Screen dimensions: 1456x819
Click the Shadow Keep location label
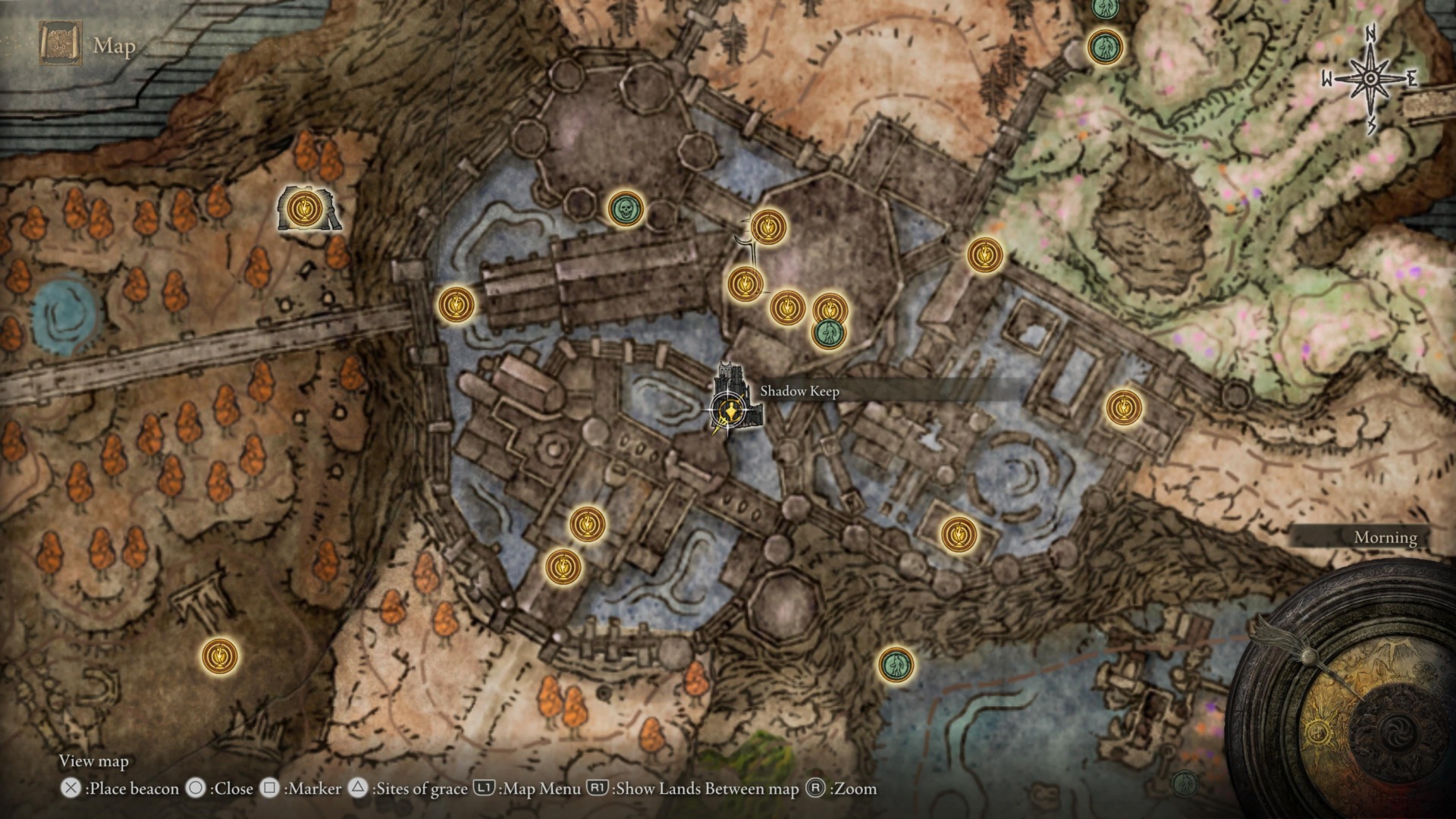pos(800,392)
